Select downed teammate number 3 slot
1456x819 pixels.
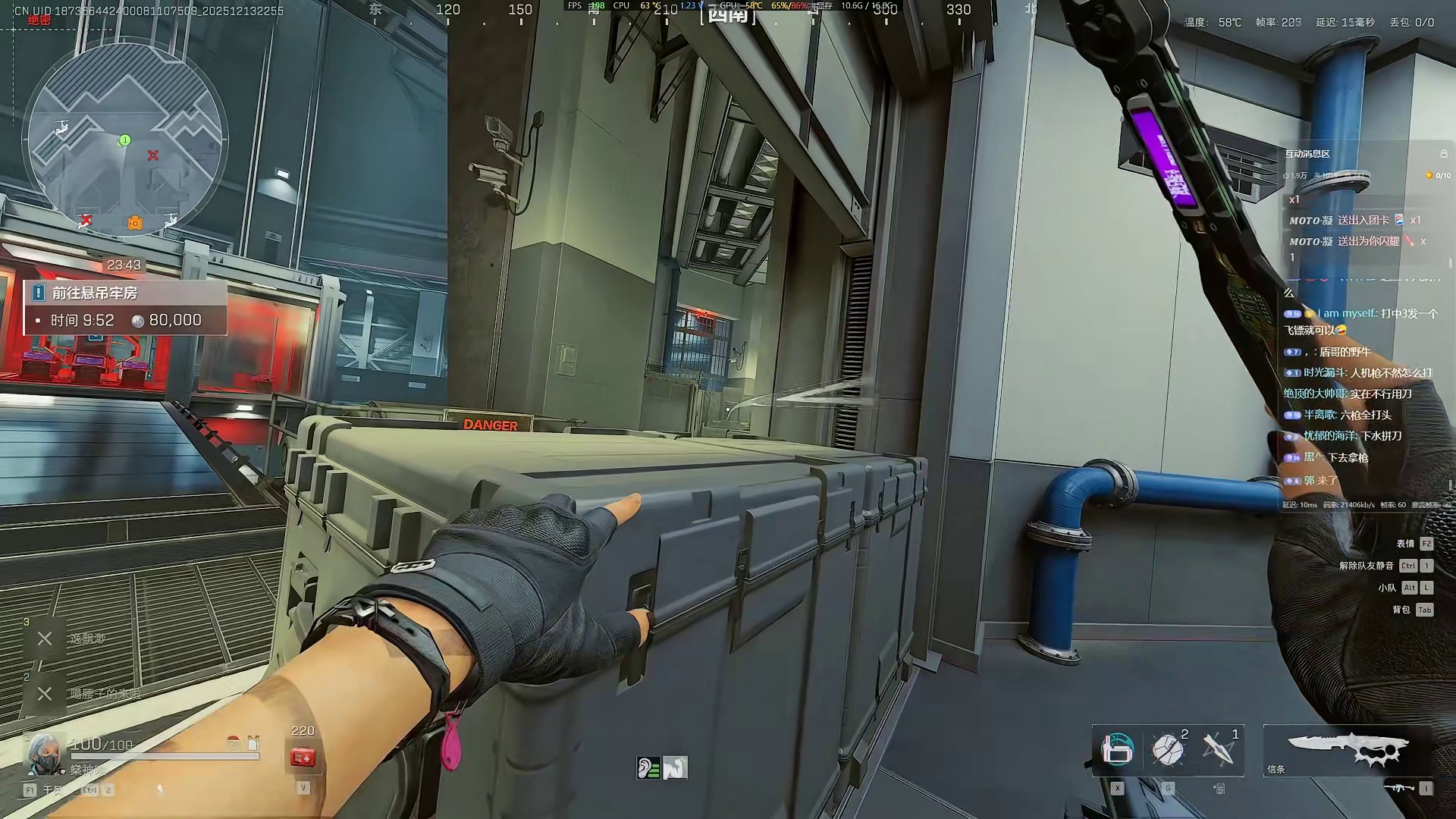pos(45,639)
